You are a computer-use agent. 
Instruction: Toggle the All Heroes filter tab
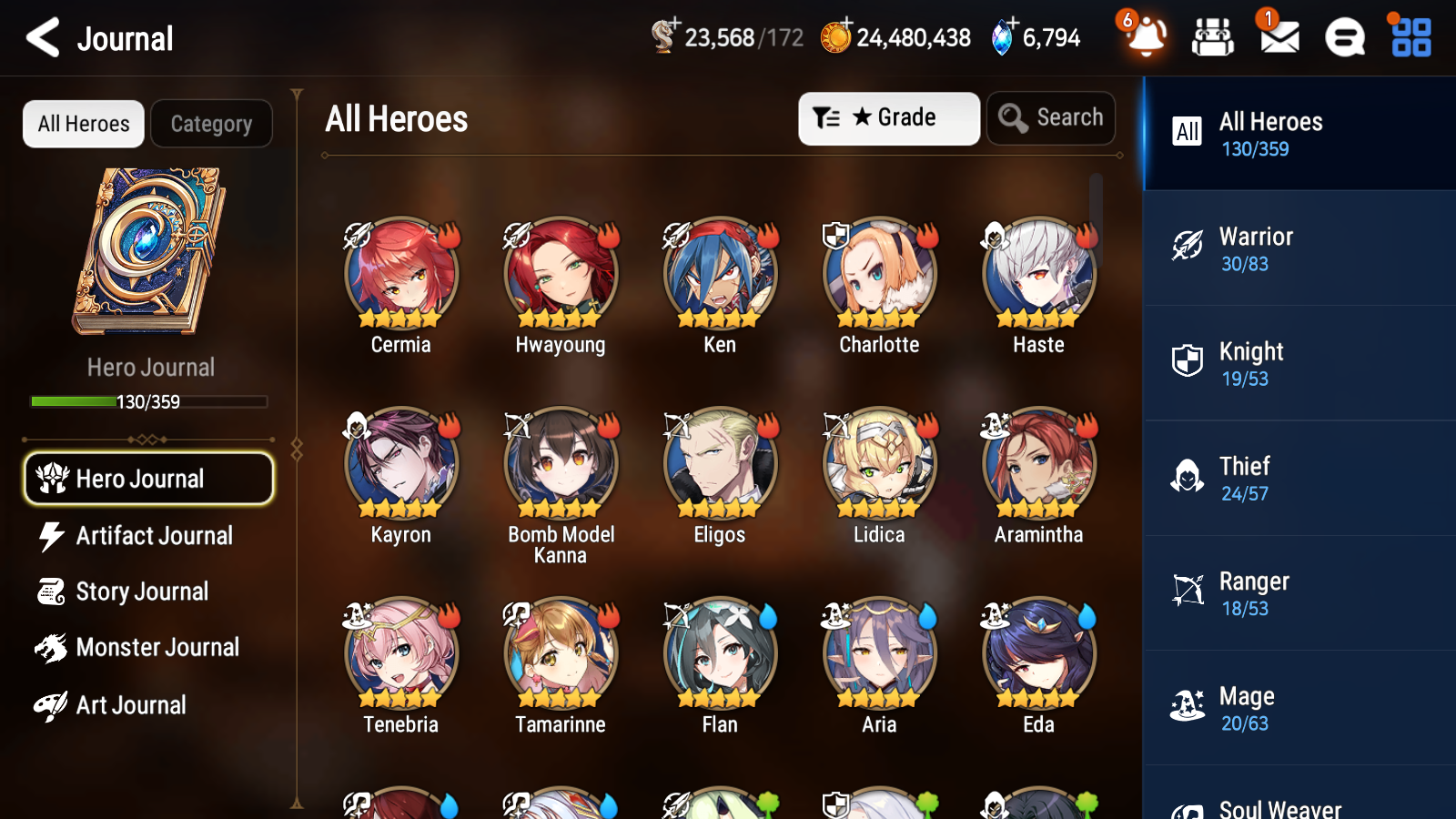[83, 124]
